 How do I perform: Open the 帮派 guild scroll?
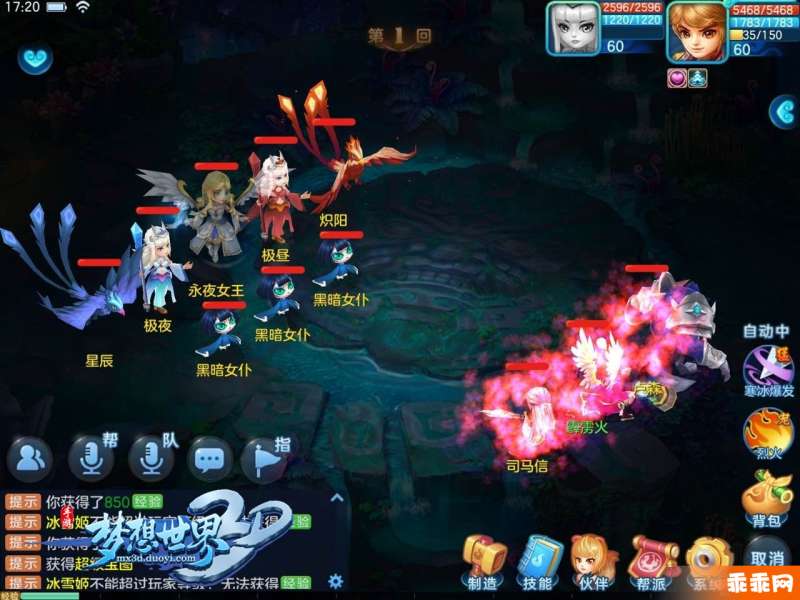point(652,560)
